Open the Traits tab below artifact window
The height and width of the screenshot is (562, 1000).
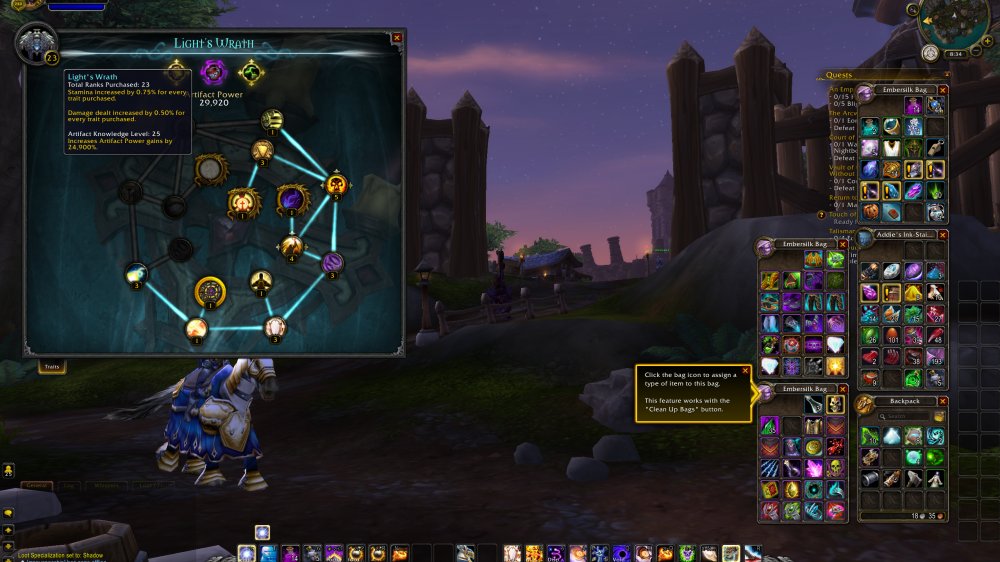(51, 367)
